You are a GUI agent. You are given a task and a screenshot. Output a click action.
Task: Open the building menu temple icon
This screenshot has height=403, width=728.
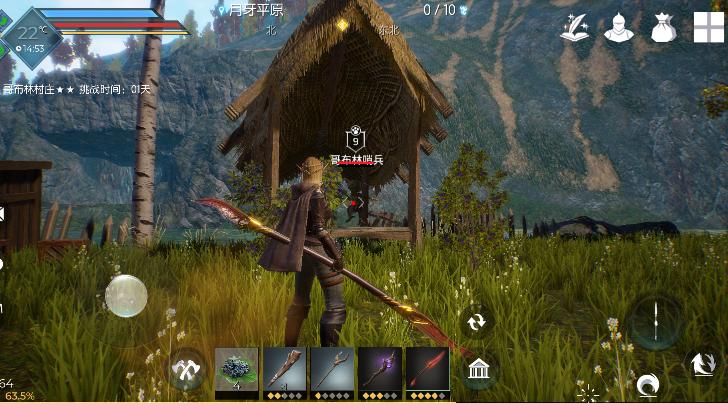pos(478,372)
